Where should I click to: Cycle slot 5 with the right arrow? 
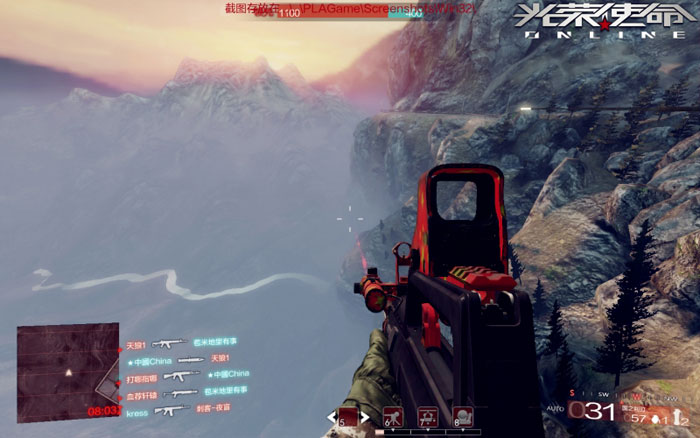tap(366, 417)
